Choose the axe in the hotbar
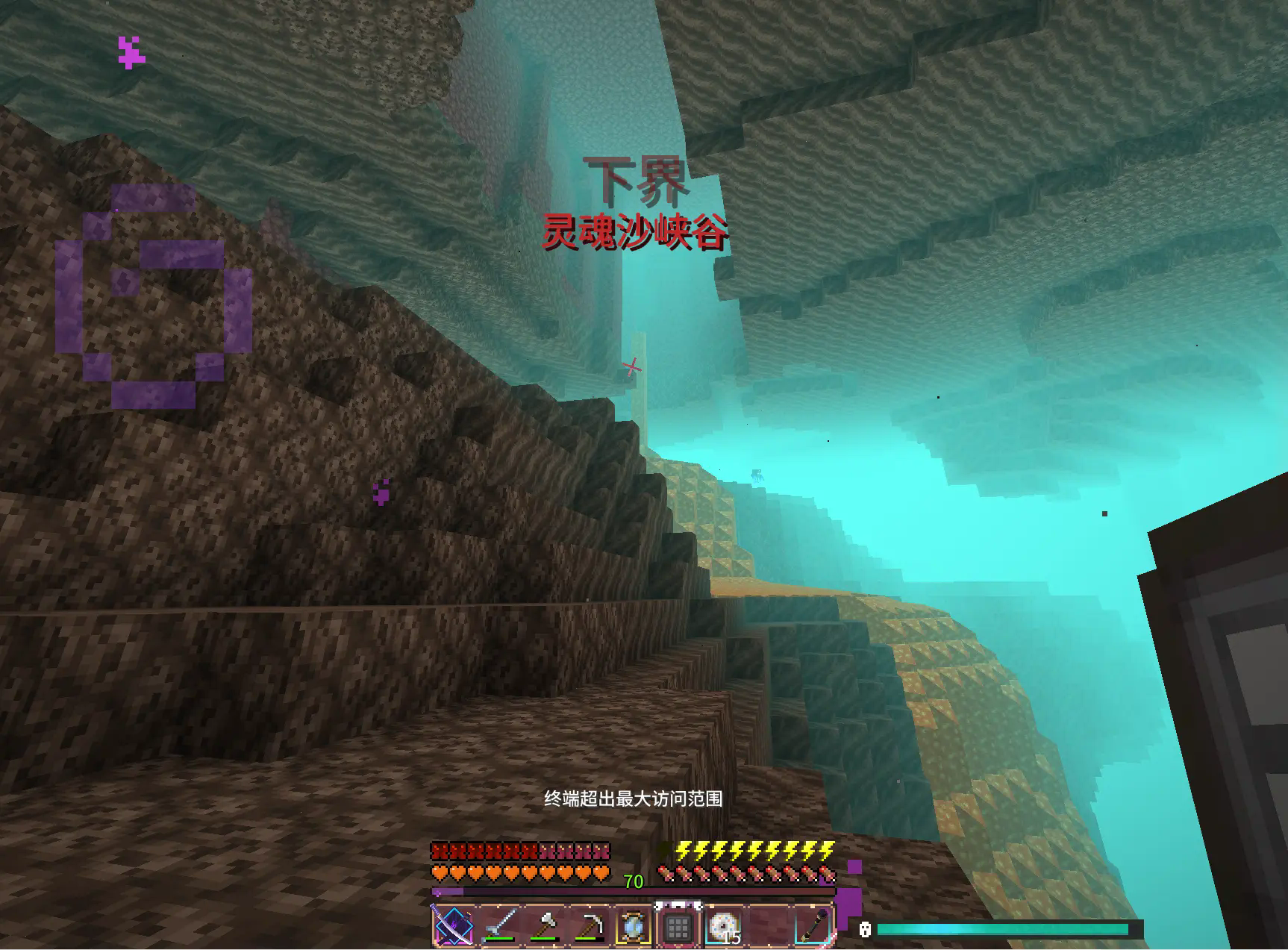Image resolution: width=1288 pixels, height=950 pixels. (544, 926)
